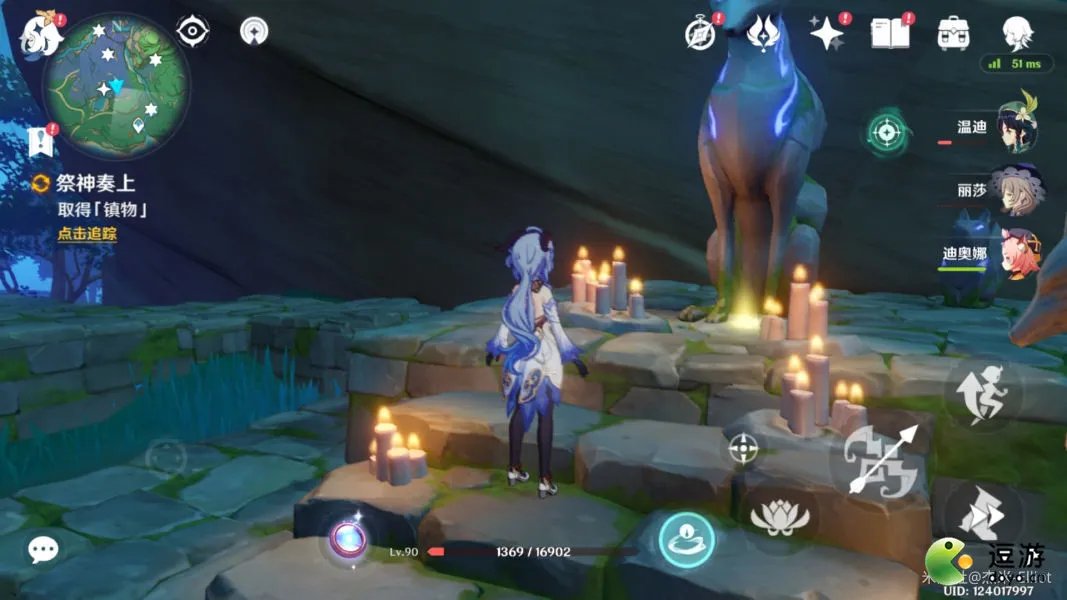The height and width of the screenshot is (600, 1067).
Task: Open the wings events icon
Action: point(765,32)
